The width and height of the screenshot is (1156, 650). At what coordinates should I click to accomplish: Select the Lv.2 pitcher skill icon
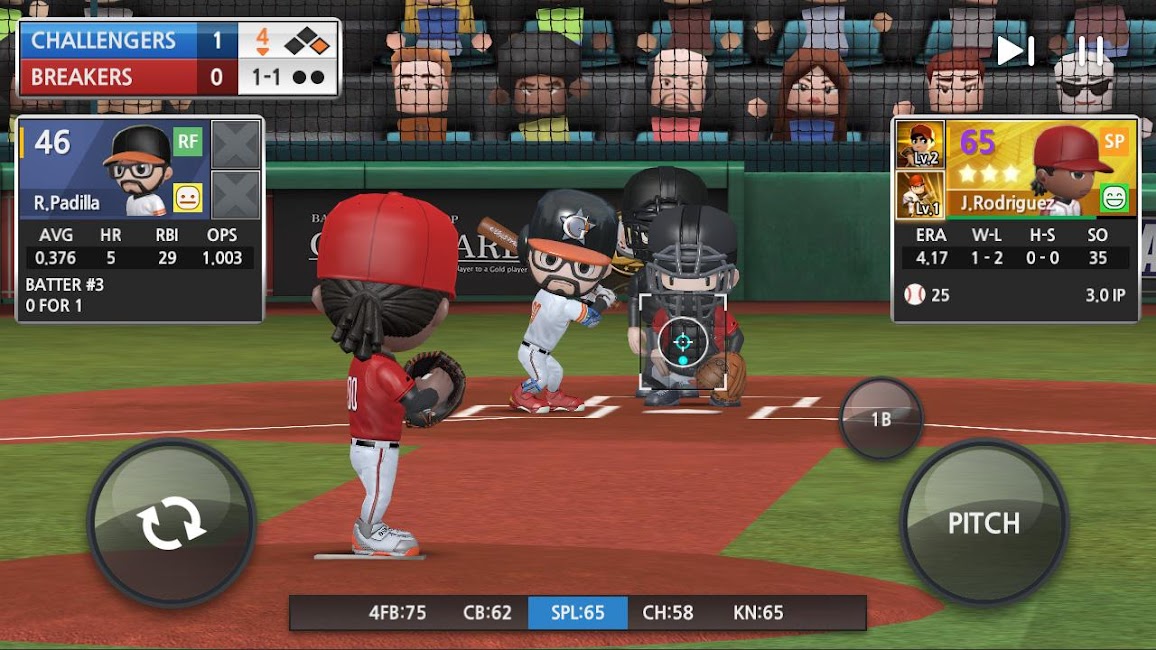(x=919, y=144)
